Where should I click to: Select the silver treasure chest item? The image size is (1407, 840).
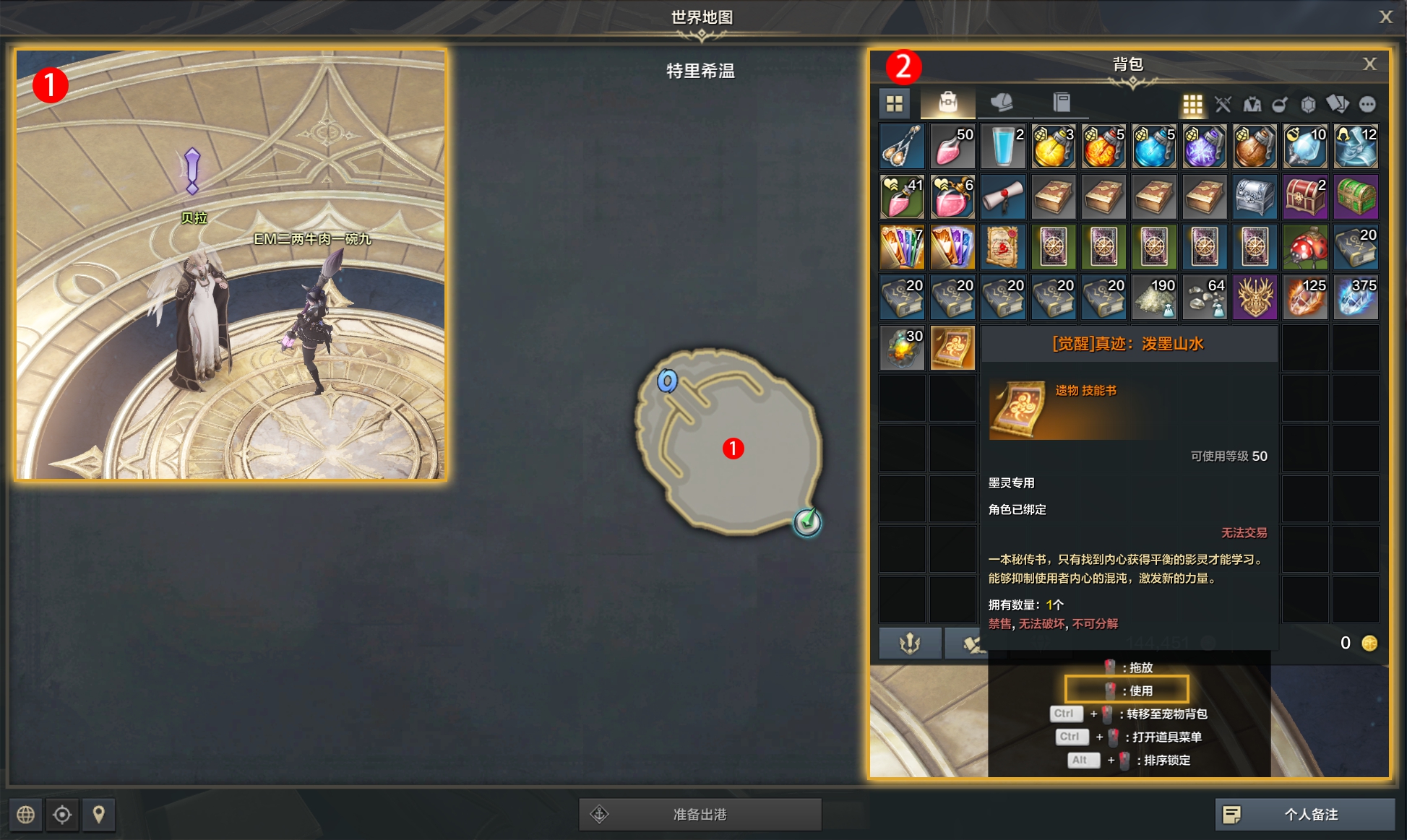click(x=1255, y=196)
